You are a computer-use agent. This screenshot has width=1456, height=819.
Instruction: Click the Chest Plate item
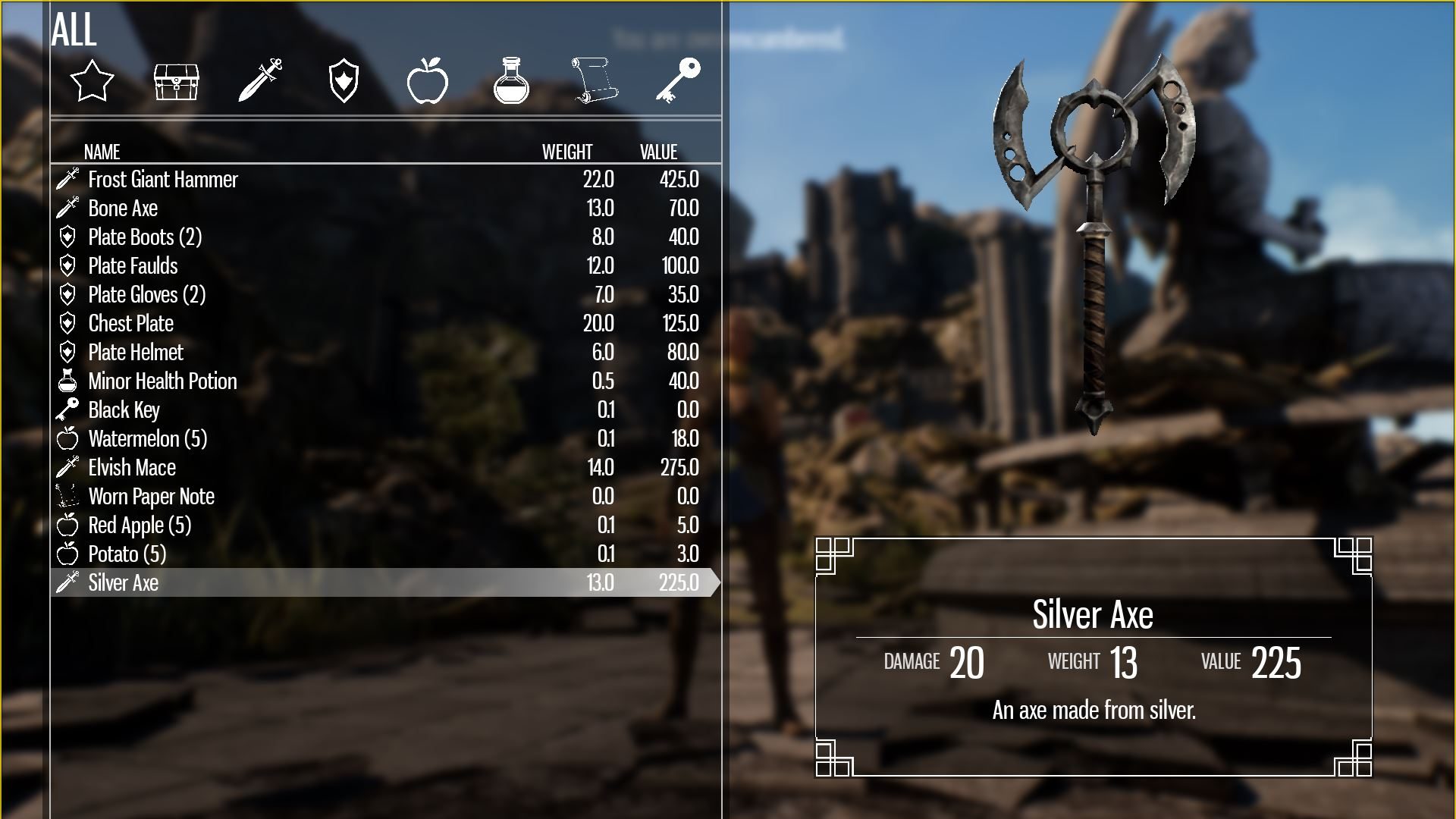click(131, 324)
